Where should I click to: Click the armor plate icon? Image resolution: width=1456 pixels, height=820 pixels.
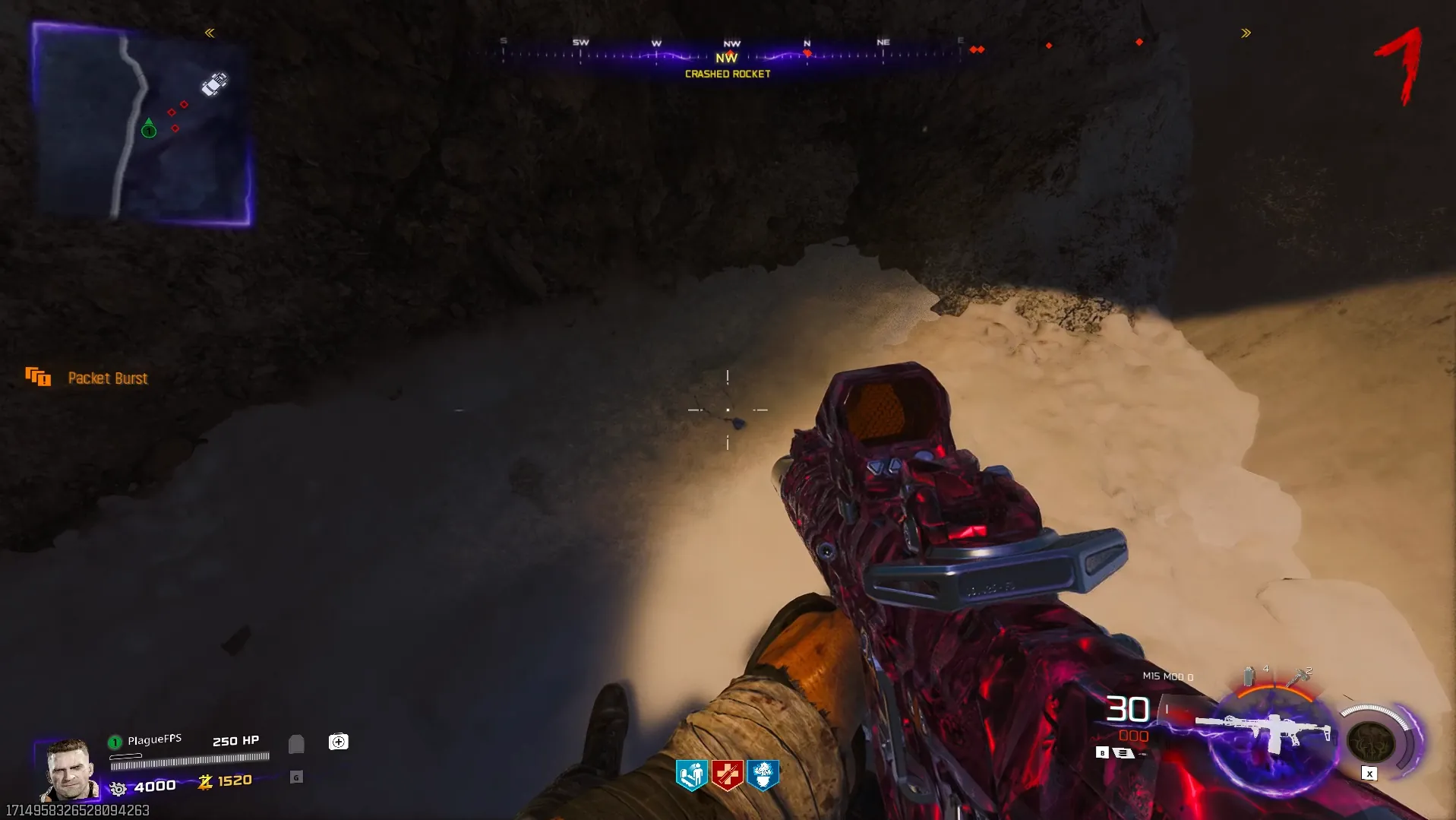[x=296, y=743]
